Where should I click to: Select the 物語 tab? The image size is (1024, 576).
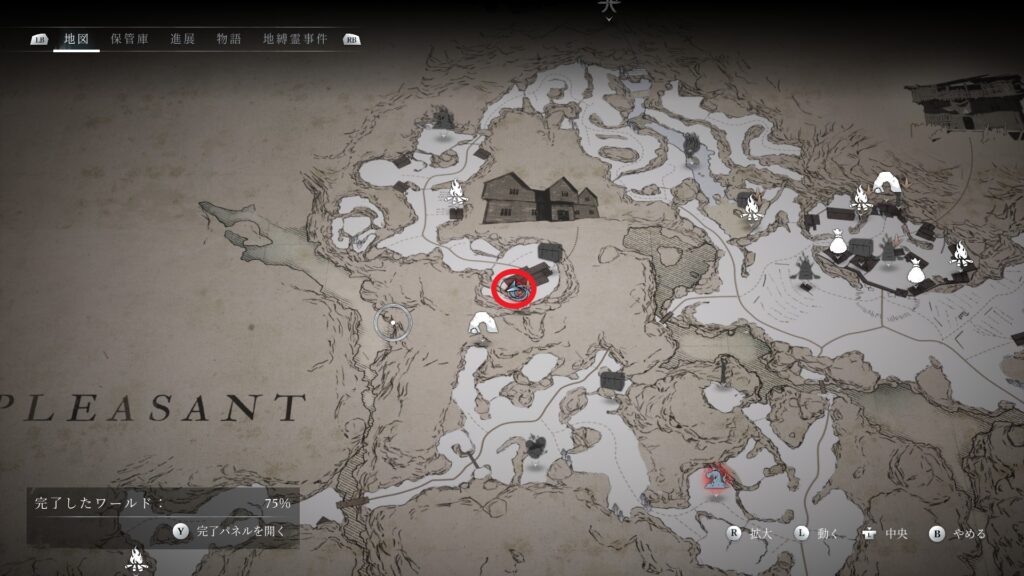229,39
